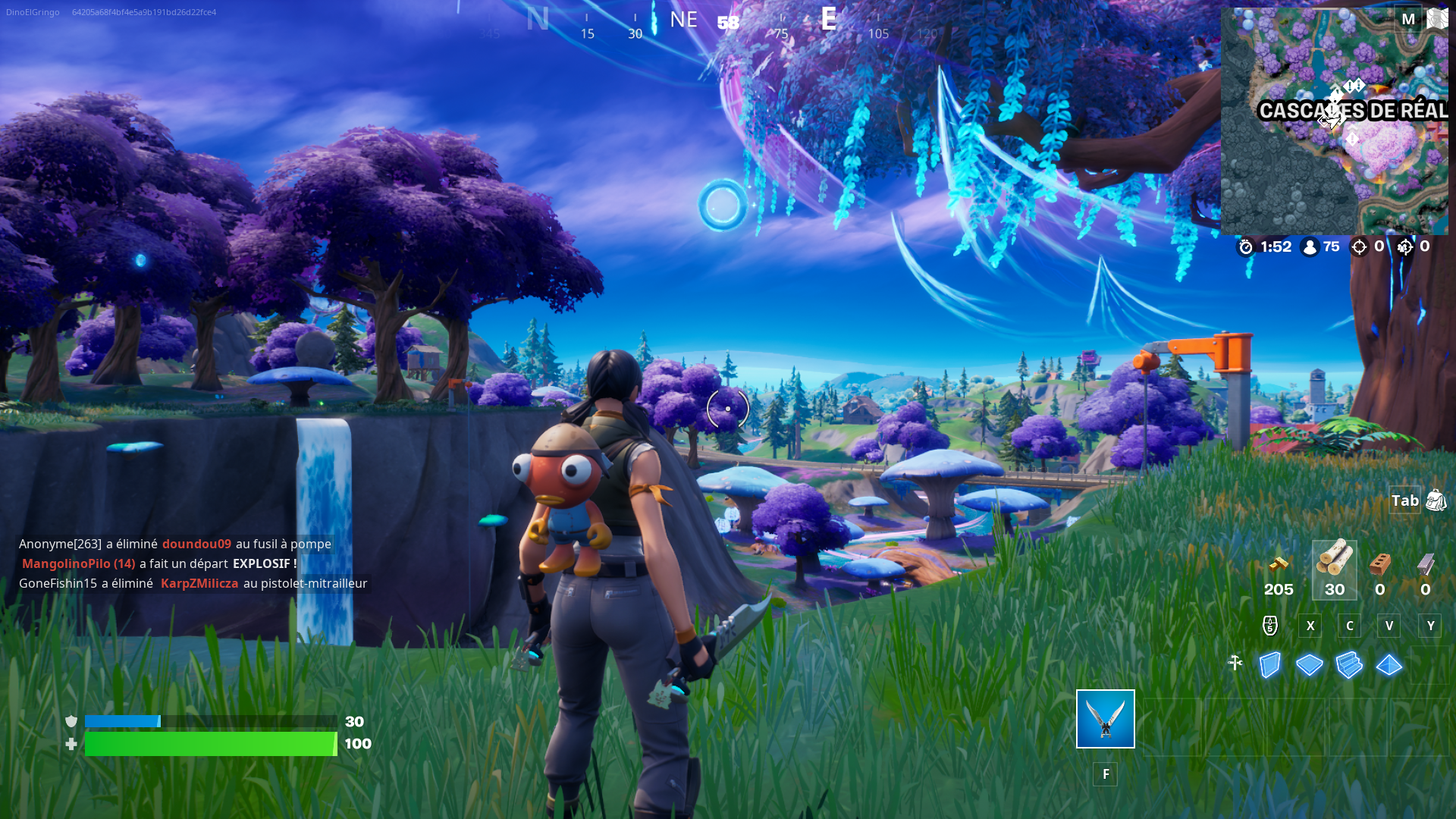Select the eliminations crosshair counter
Viewport: 1456px width, 819px height.
pos(1360,246)
